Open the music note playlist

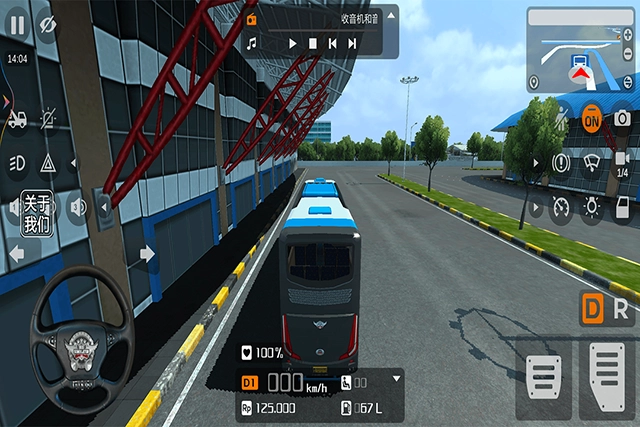[x=252, y=44]
